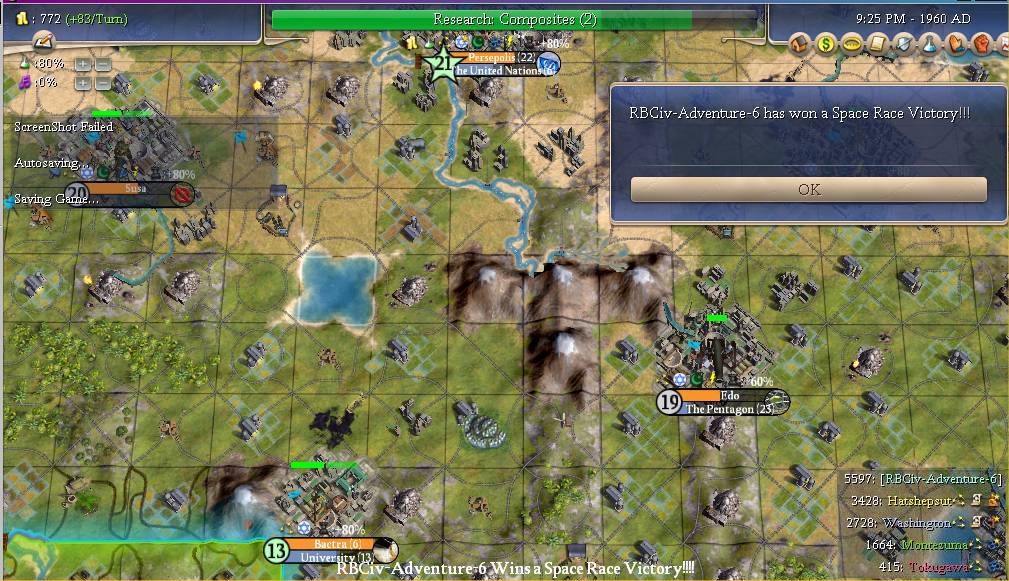Open the Domestic Advisor house icon
The image size is (1009, 581).
coord(801,44)
